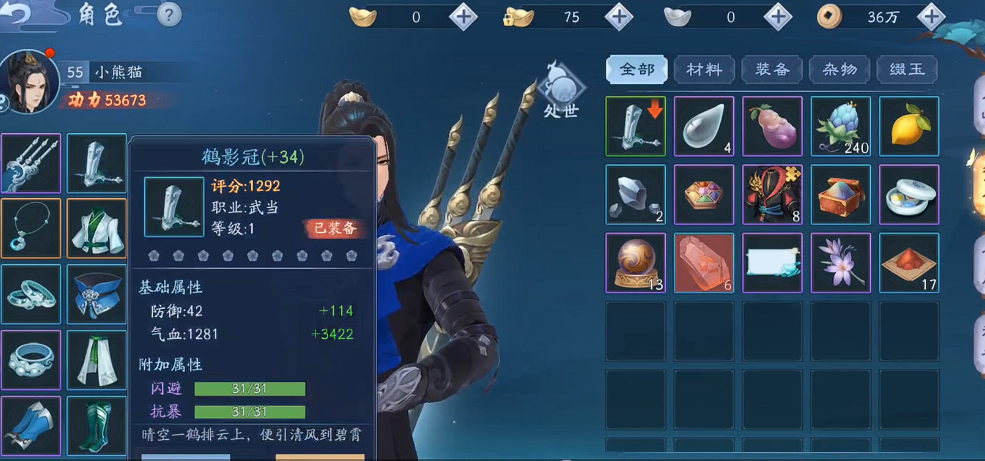Viewport: 985px width, 461px height.
Task: Select the swirled orb item slot
Action: click(x=635, y=262)
